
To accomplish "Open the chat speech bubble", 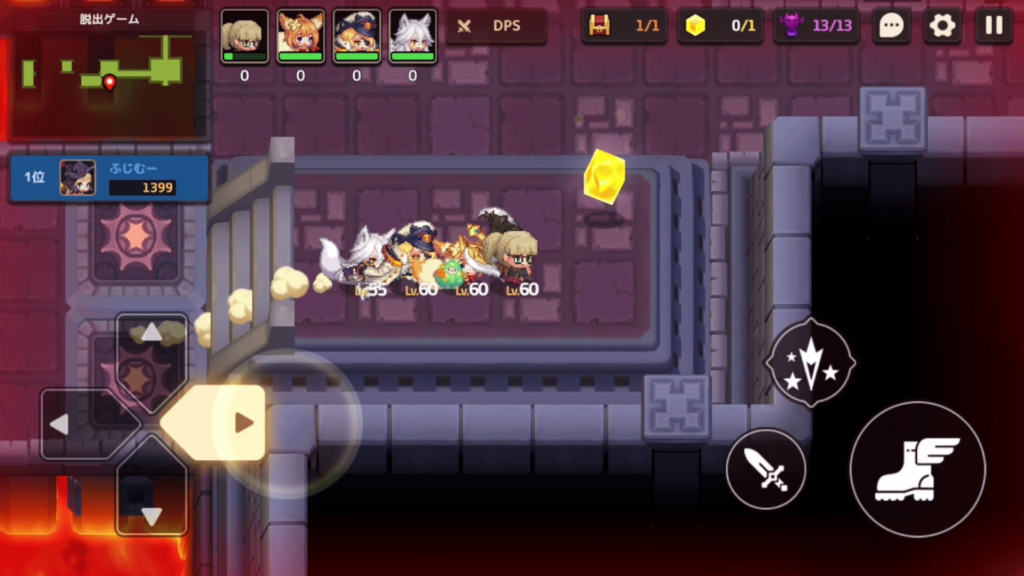I will click(x=890, y=26).
